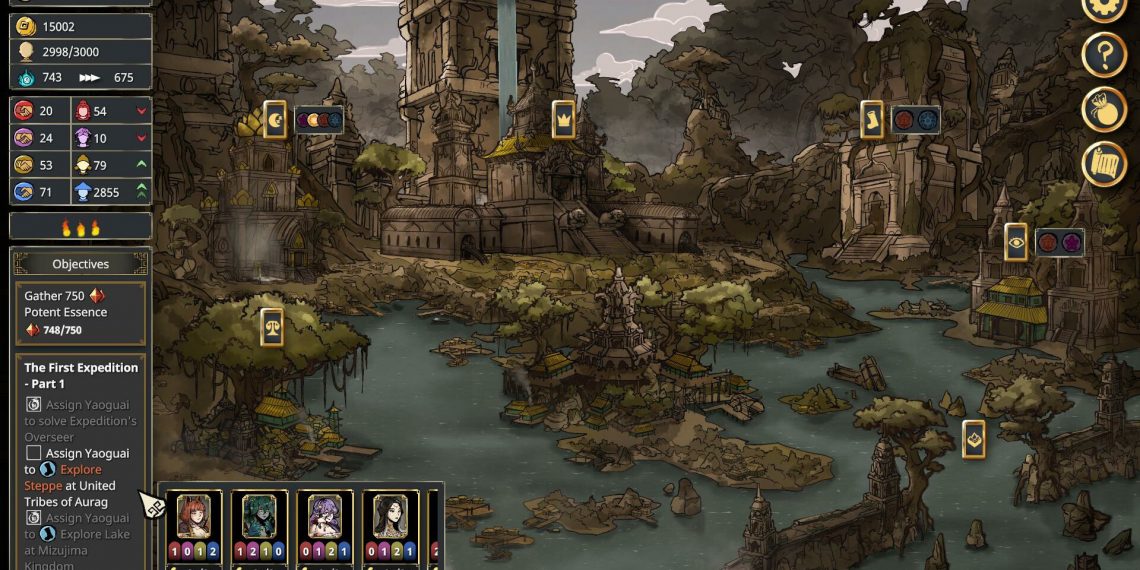Viewport: 1140px width, 570px height.
Task: Select the crown location marker
Action: (564, 120)
